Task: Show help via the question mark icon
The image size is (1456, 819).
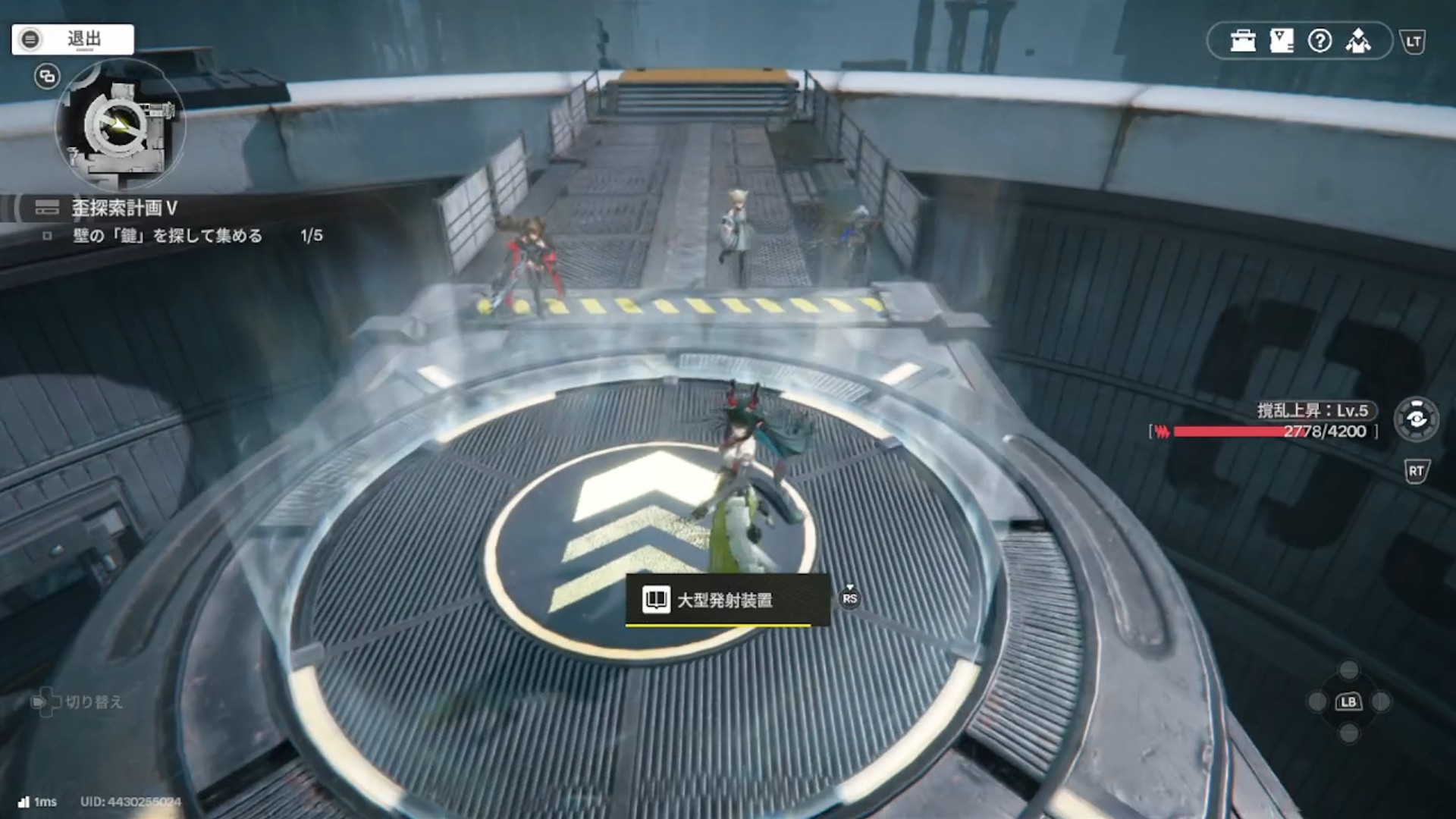Action: tap(1320, 41)
